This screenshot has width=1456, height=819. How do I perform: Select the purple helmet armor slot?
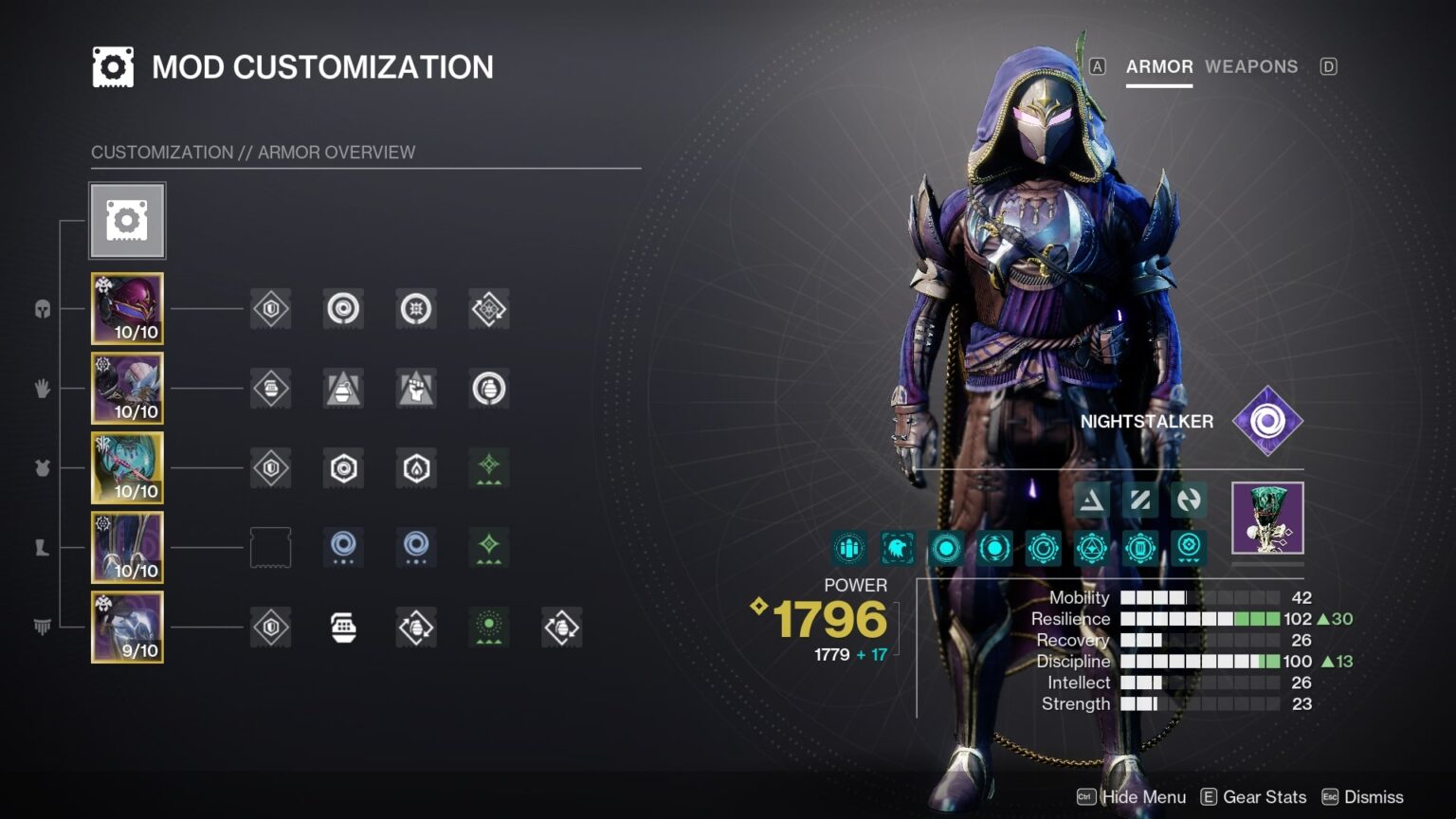(127, 308)
